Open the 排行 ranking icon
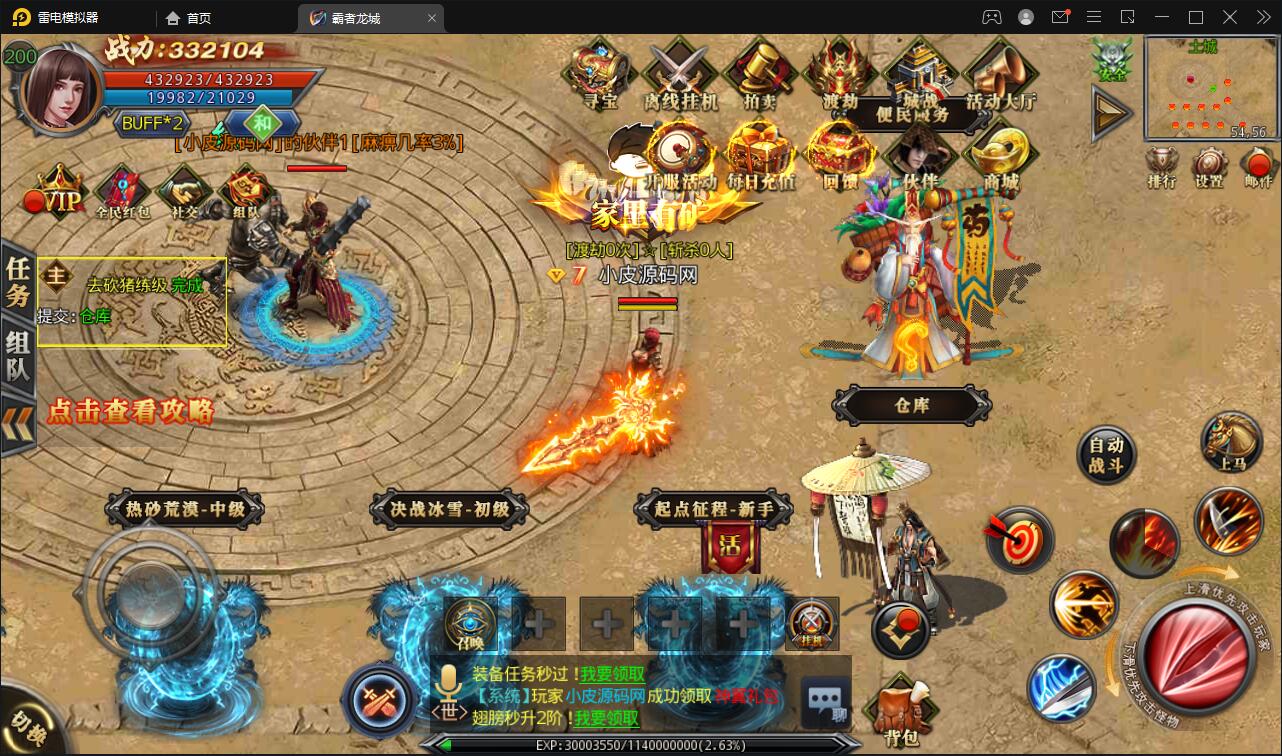Viewport: 1282px width, 756px height. (1162, 166)
